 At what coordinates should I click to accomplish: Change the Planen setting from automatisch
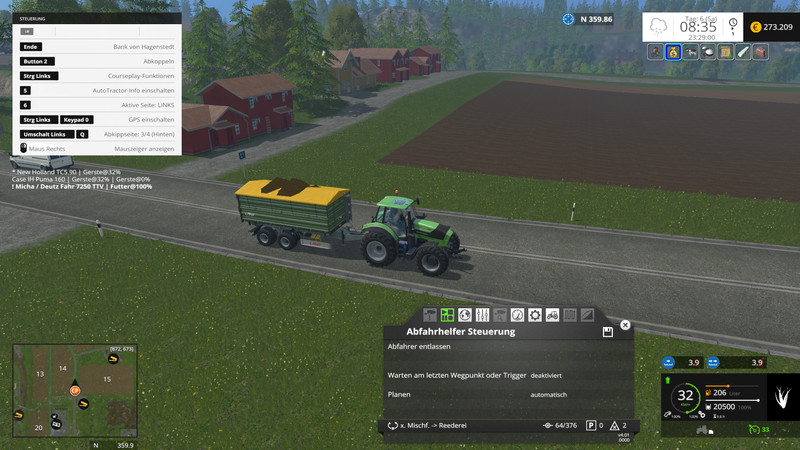548,395
